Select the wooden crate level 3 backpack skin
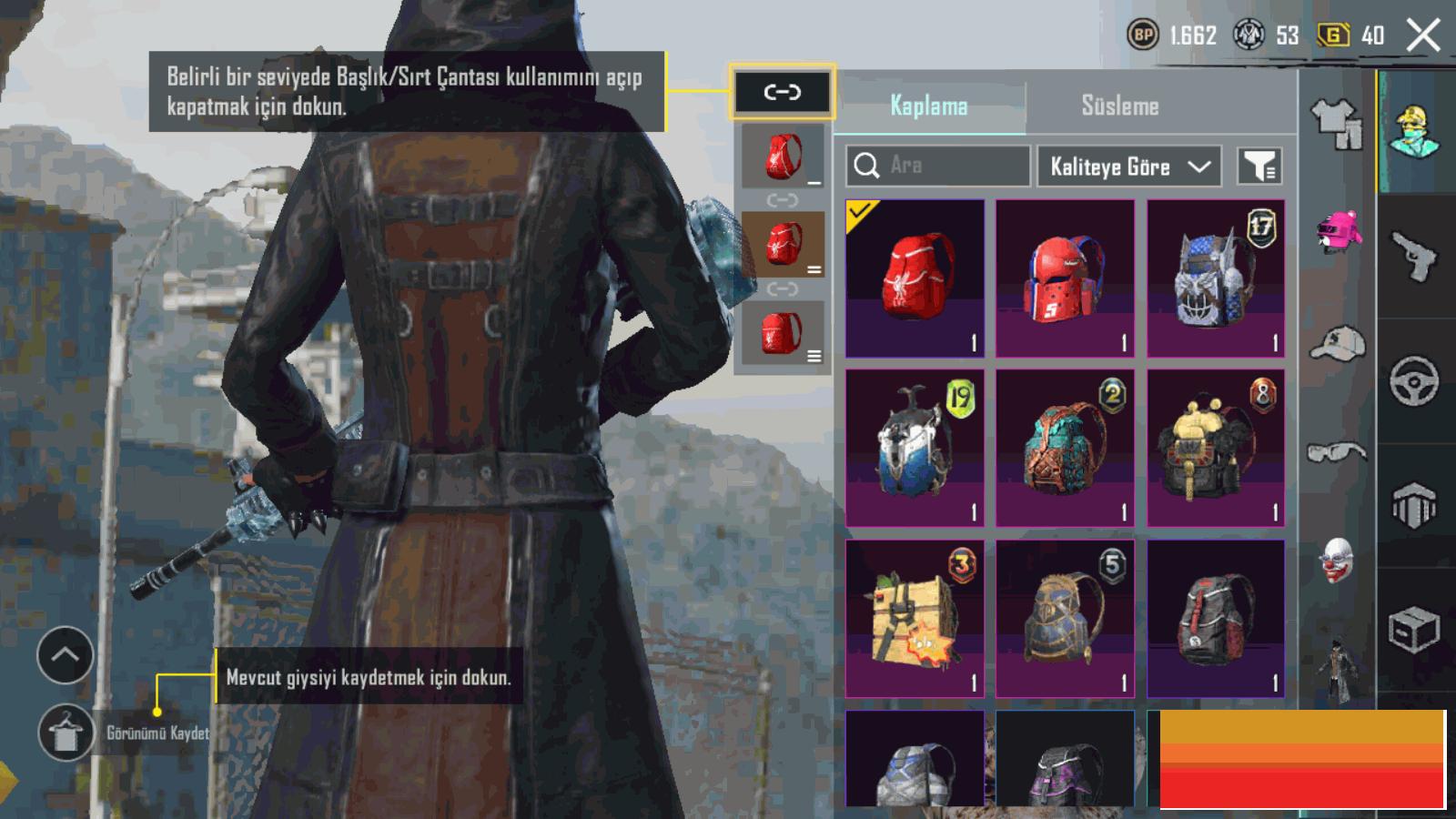The width and height of the screenshot is (1456, 819). (x=915, y=618)
